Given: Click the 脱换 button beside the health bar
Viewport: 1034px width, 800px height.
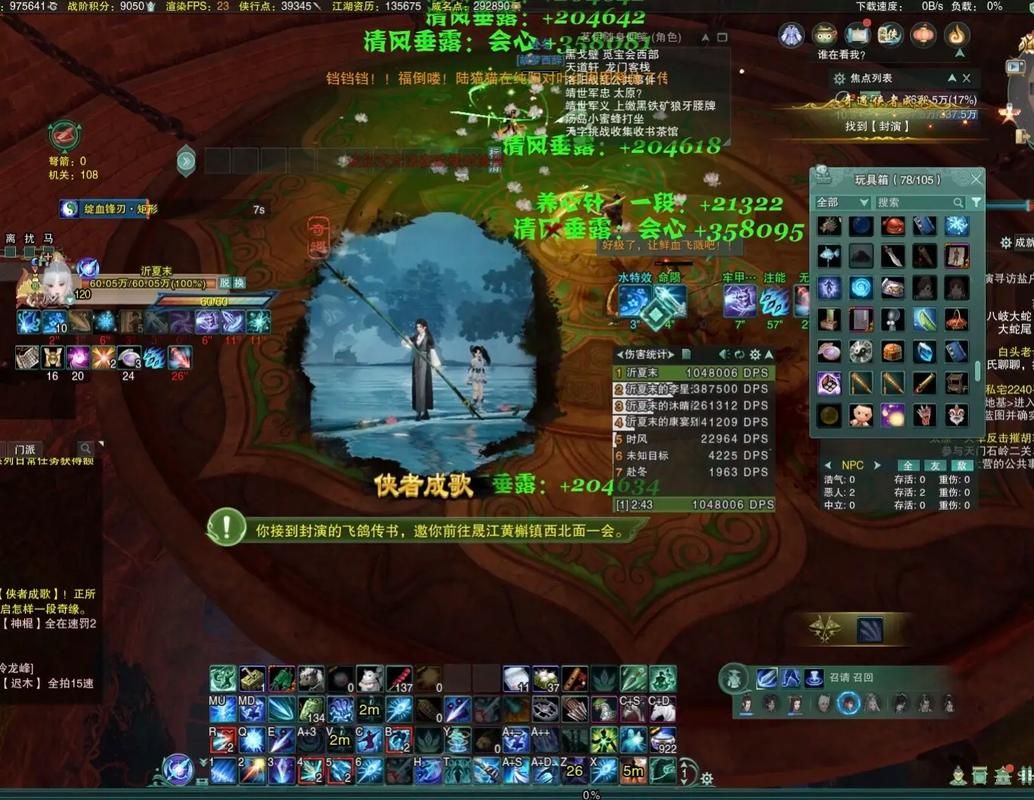Looking at the screenshot, I should 231,283.
